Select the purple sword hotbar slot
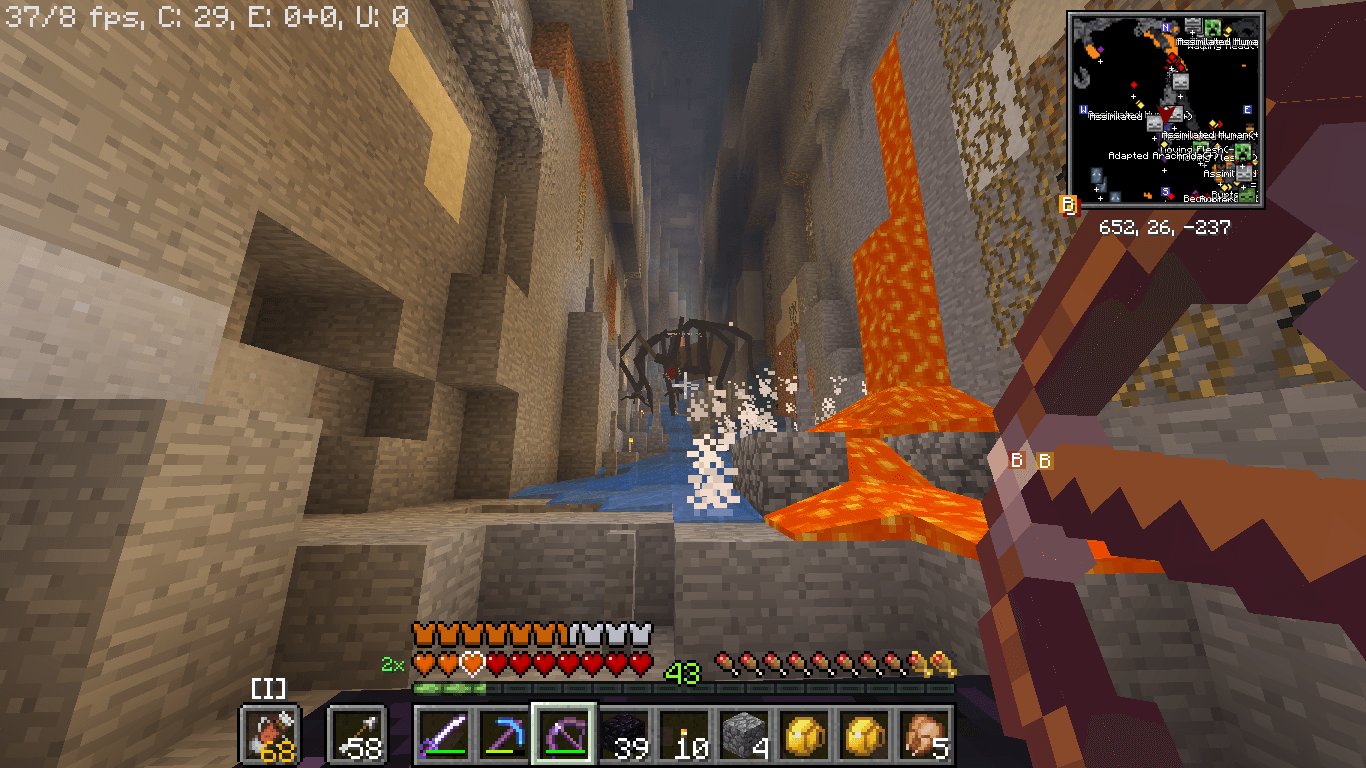The height and width of the screenshot is (768, 1366). click(442, 735)
